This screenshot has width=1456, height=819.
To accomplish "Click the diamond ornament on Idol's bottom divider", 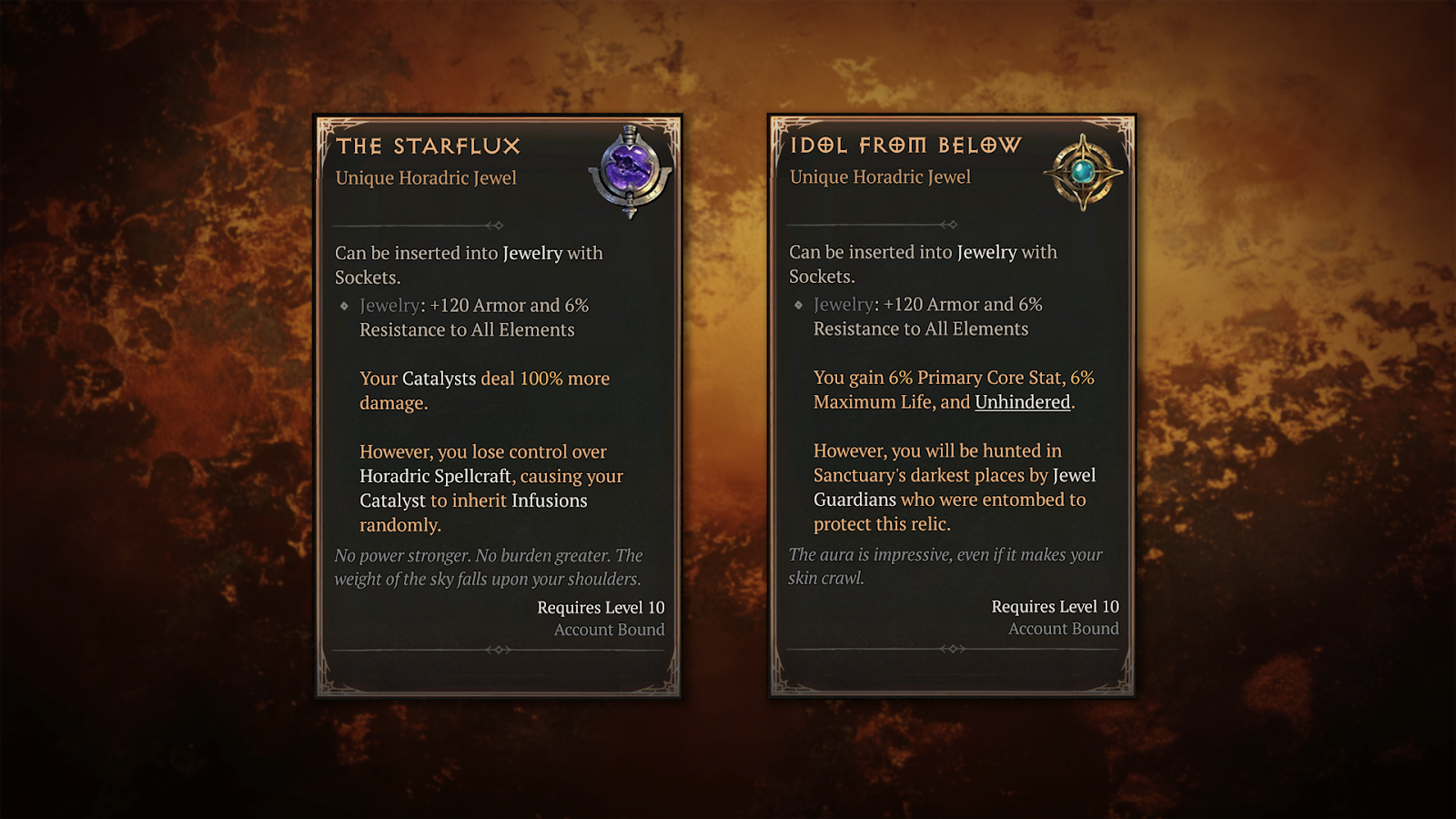I will click(953, 650).
